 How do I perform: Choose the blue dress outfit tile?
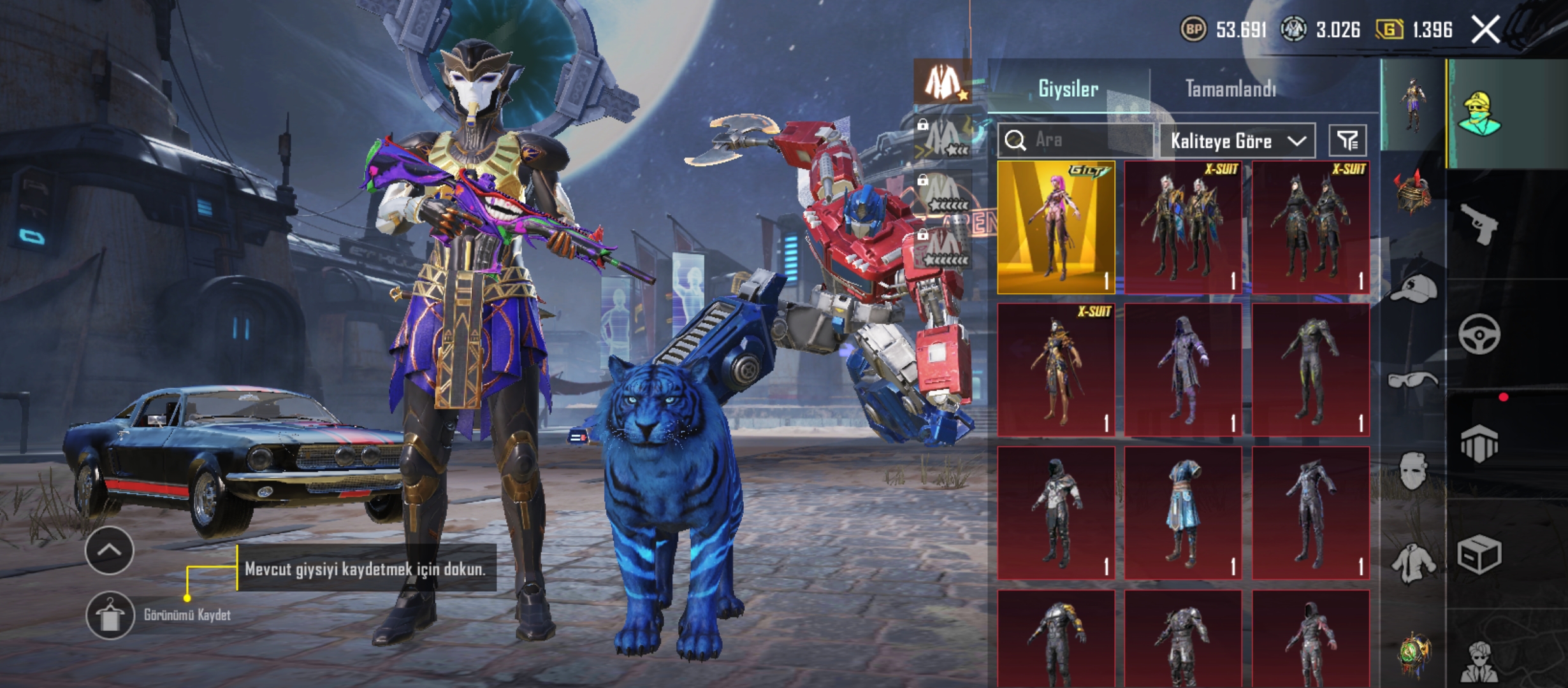click(1183, 513)
